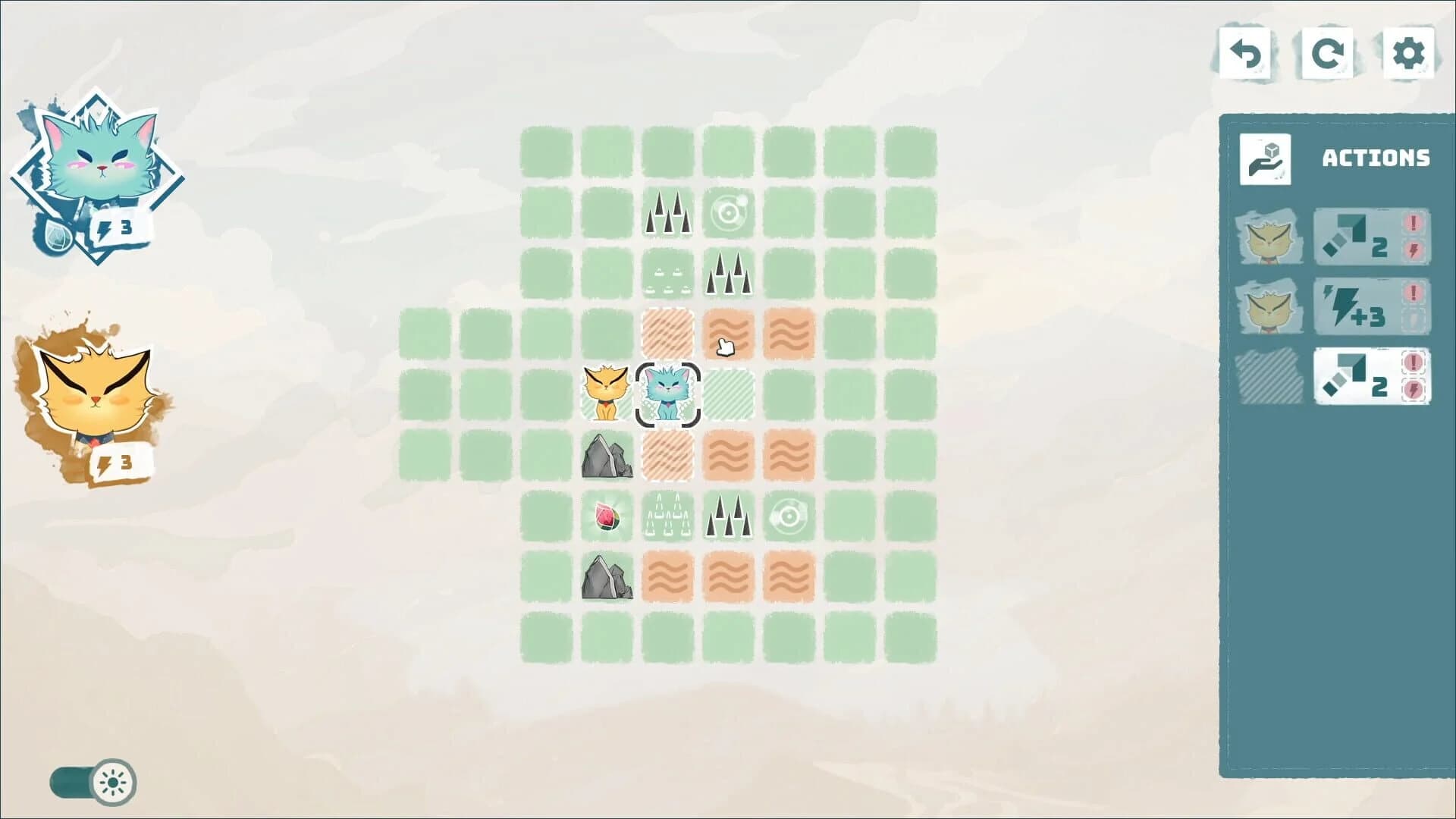Select the blue cat on the board
The height and width of the screenshot is (819, 1456).
pyautogui.click(x=667, y=394)
